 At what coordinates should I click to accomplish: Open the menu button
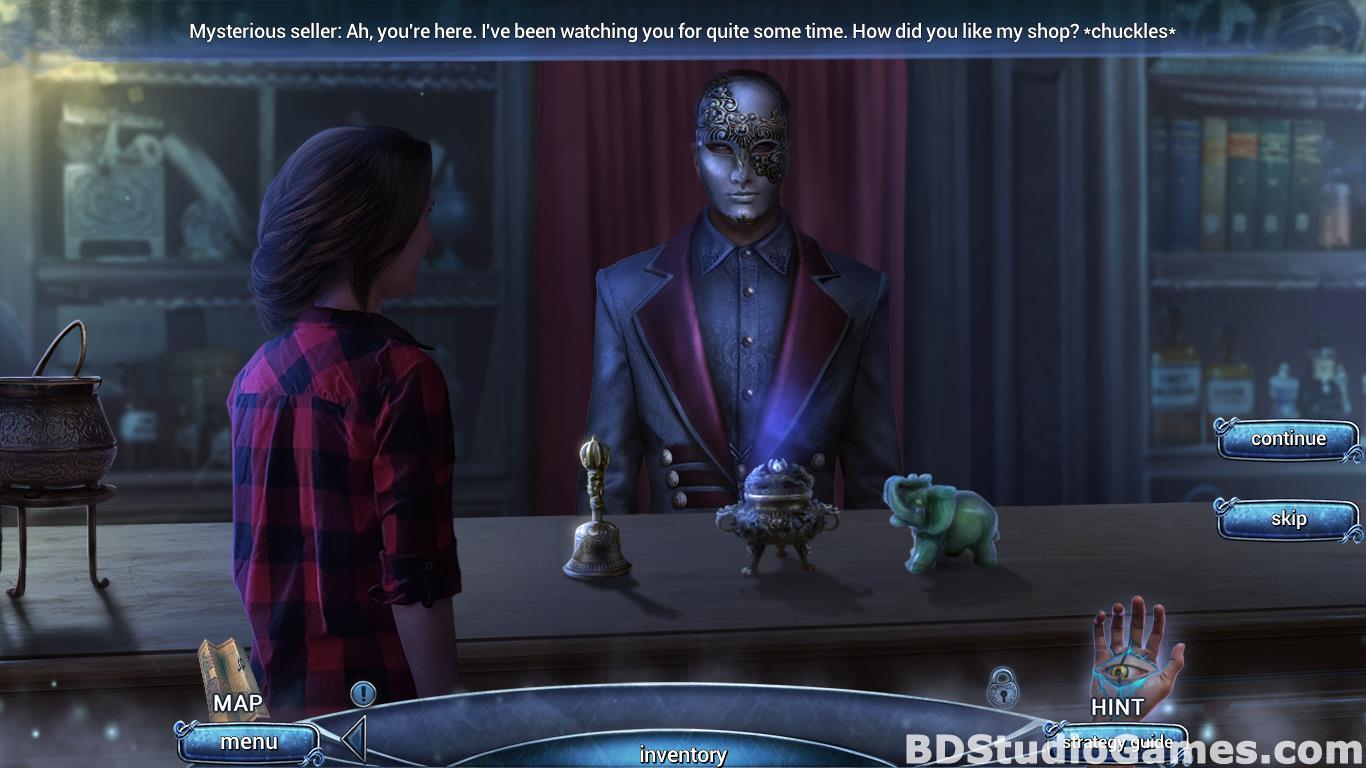[x=249, y=742]
